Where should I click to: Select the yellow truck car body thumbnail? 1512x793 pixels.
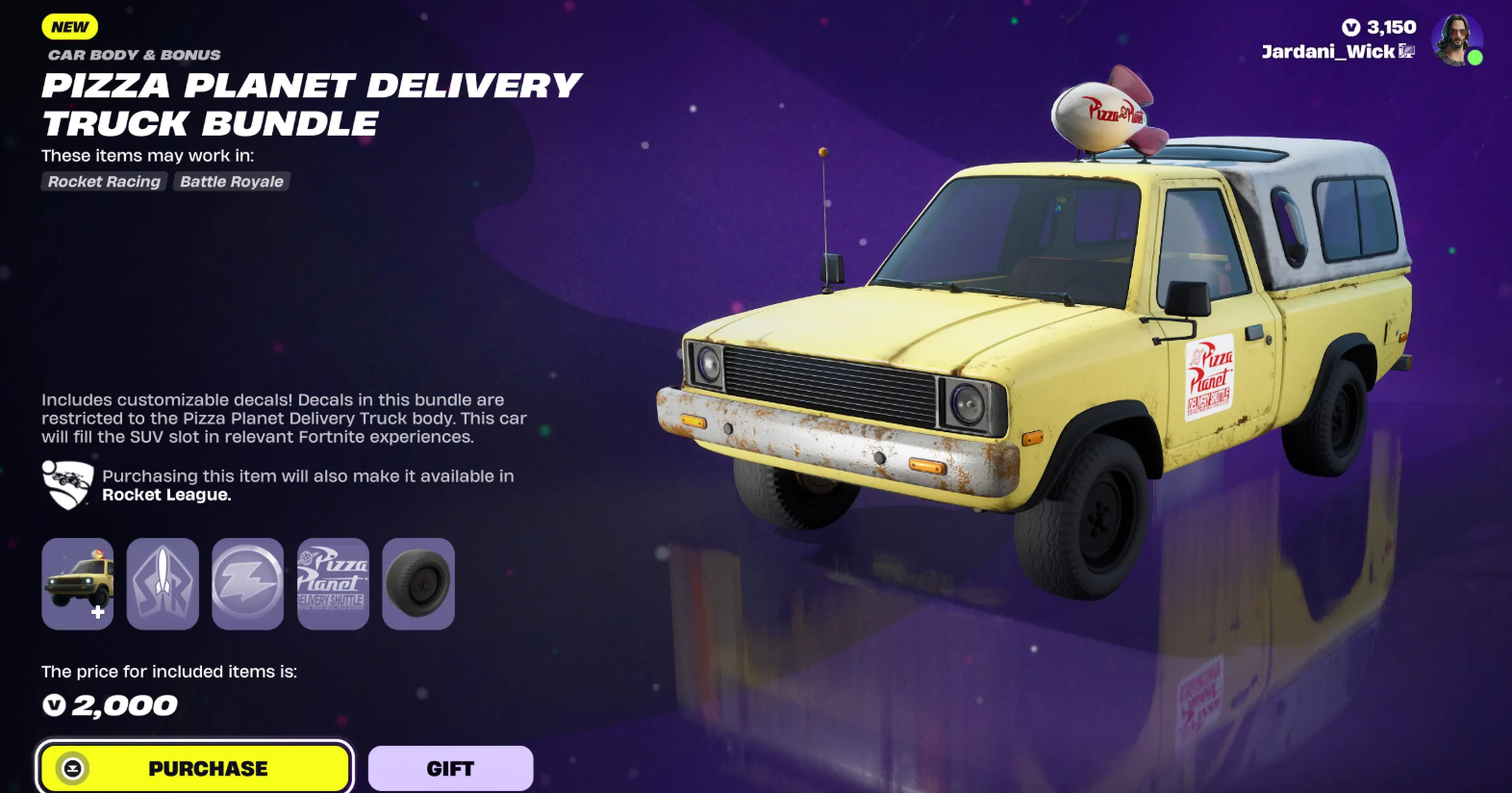78,583
